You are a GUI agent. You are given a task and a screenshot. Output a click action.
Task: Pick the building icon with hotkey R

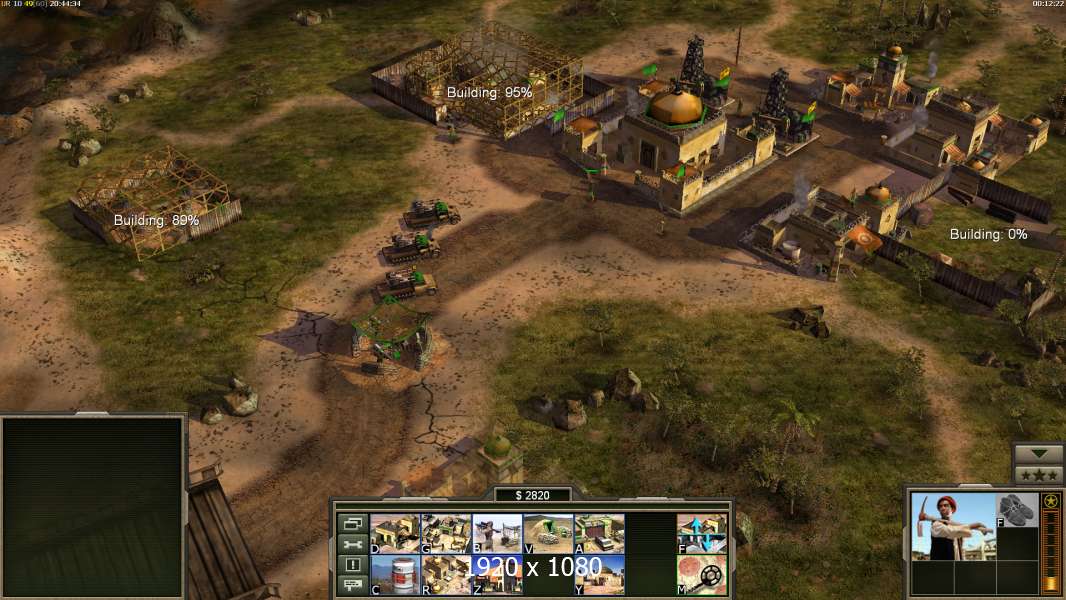tap(446, 575)
